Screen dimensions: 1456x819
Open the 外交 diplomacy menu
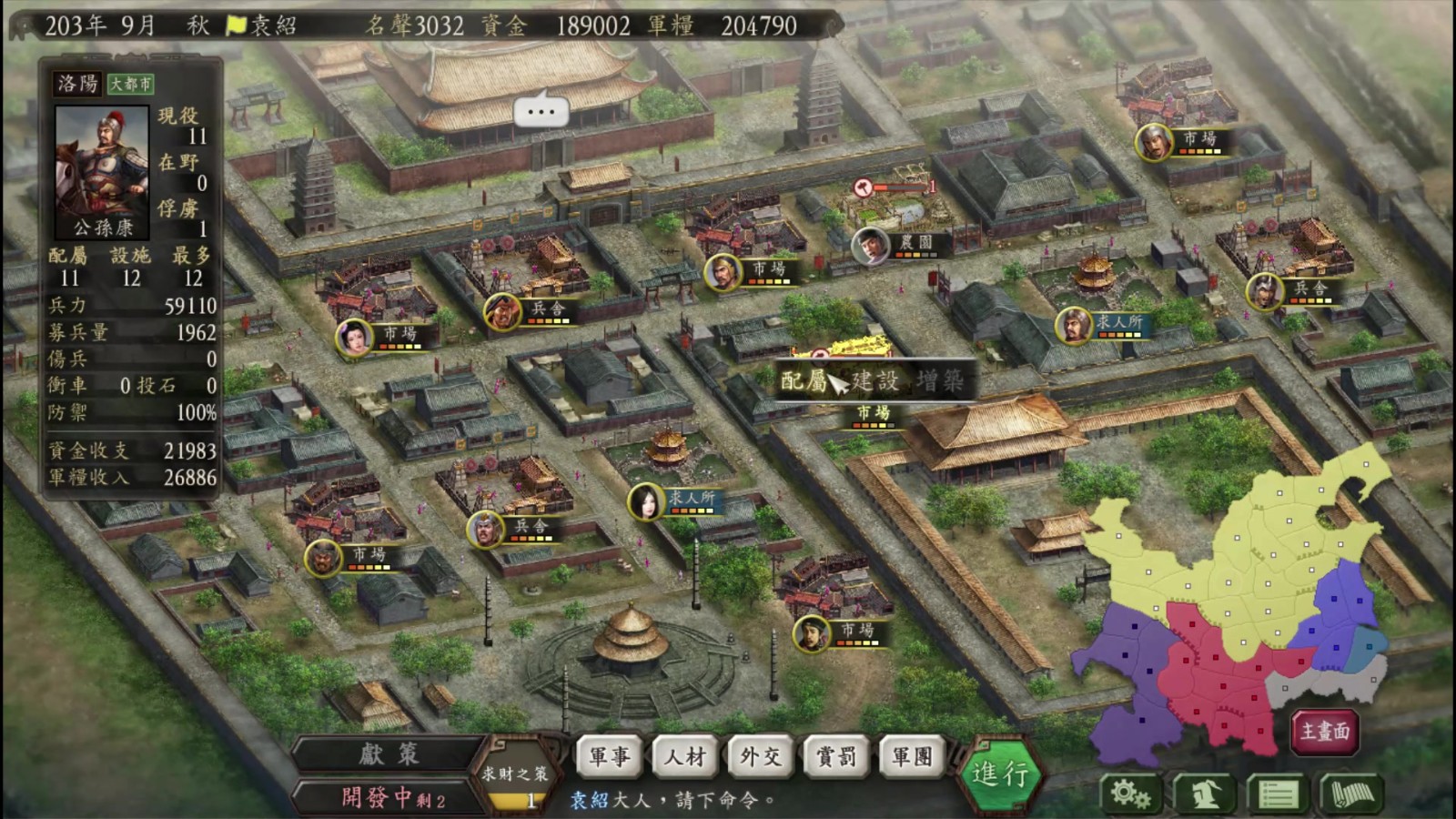pyautogui.click(x=761, y=756)
